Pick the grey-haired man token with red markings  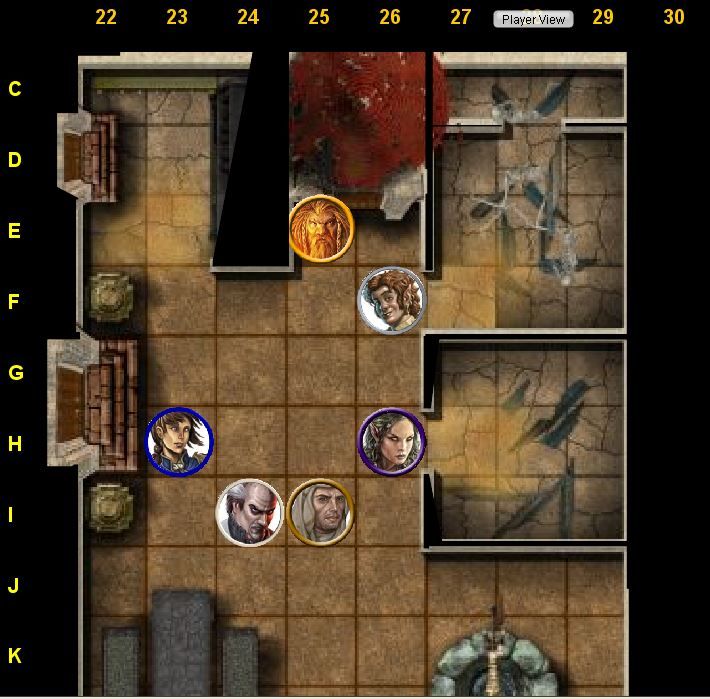coord(250,513)
